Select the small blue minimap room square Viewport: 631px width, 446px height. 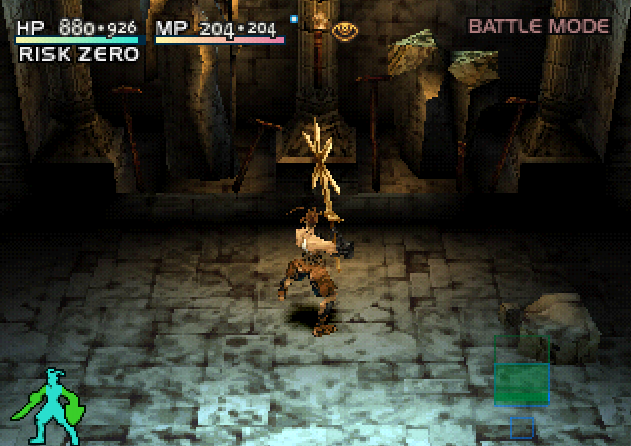[521, 428]
